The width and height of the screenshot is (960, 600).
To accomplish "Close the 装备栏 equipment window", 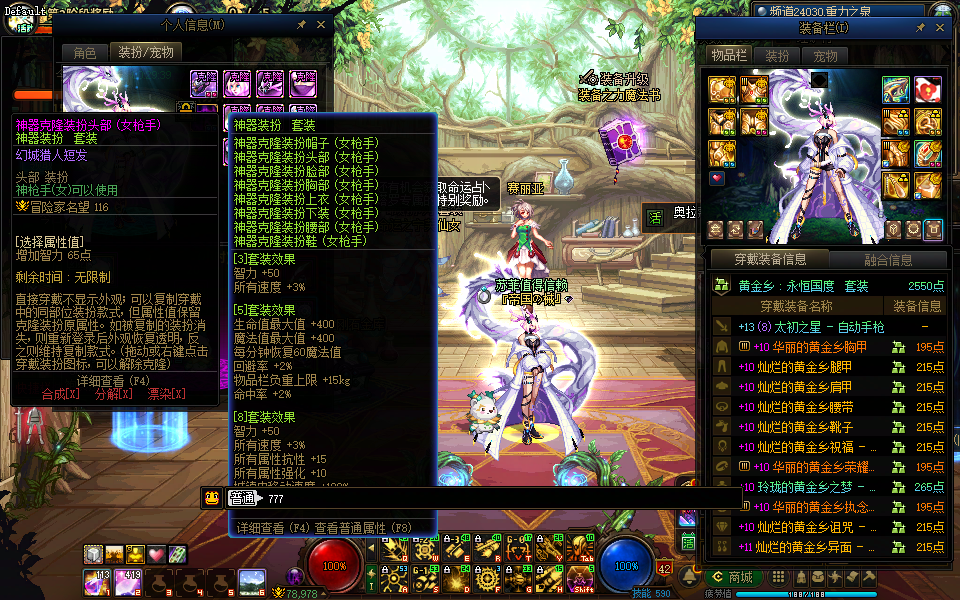I will click(x=940, y=29).
